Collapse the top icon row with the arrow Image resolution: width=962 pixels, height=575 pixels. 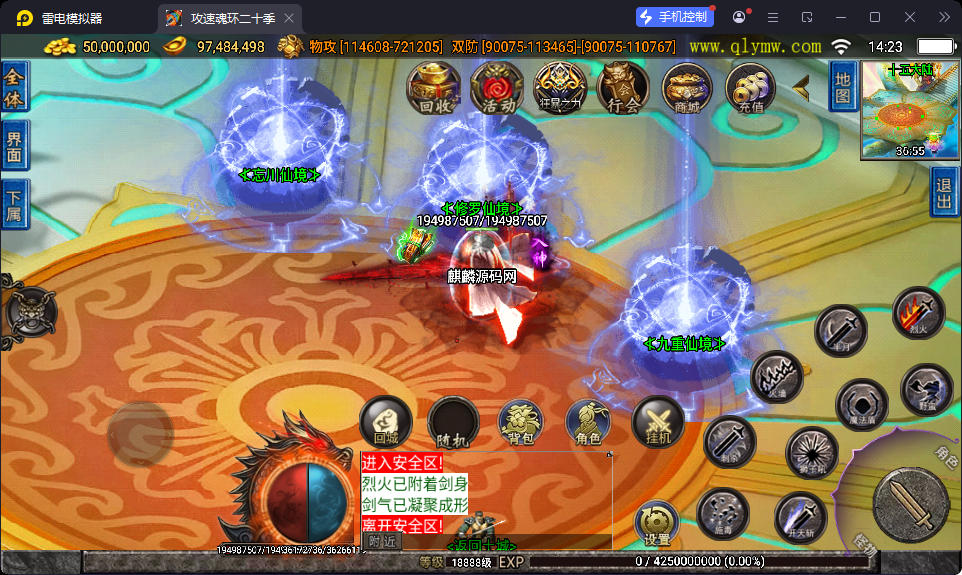pos(801,88)
